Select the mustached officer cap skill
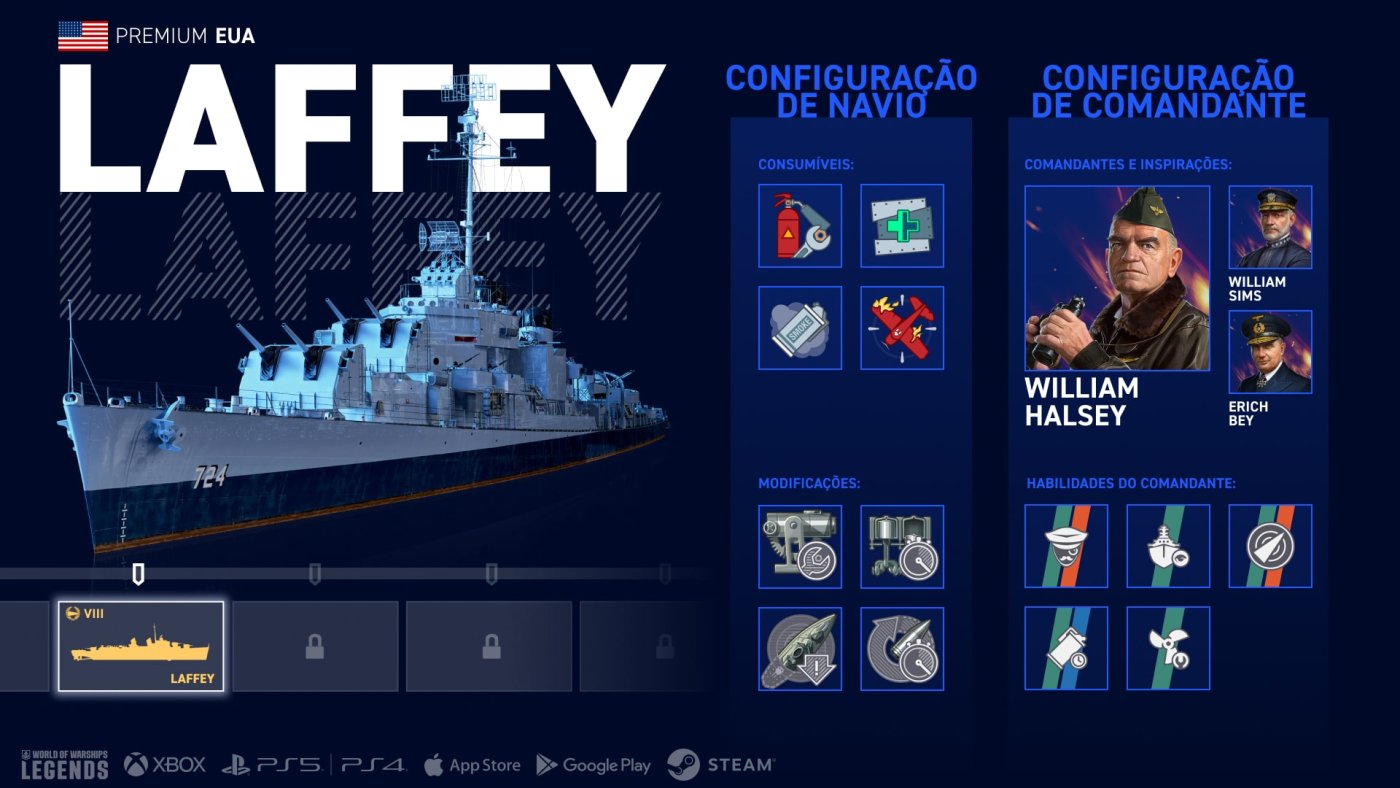This screenshot has height=788, width=1400. (1066, 546)
